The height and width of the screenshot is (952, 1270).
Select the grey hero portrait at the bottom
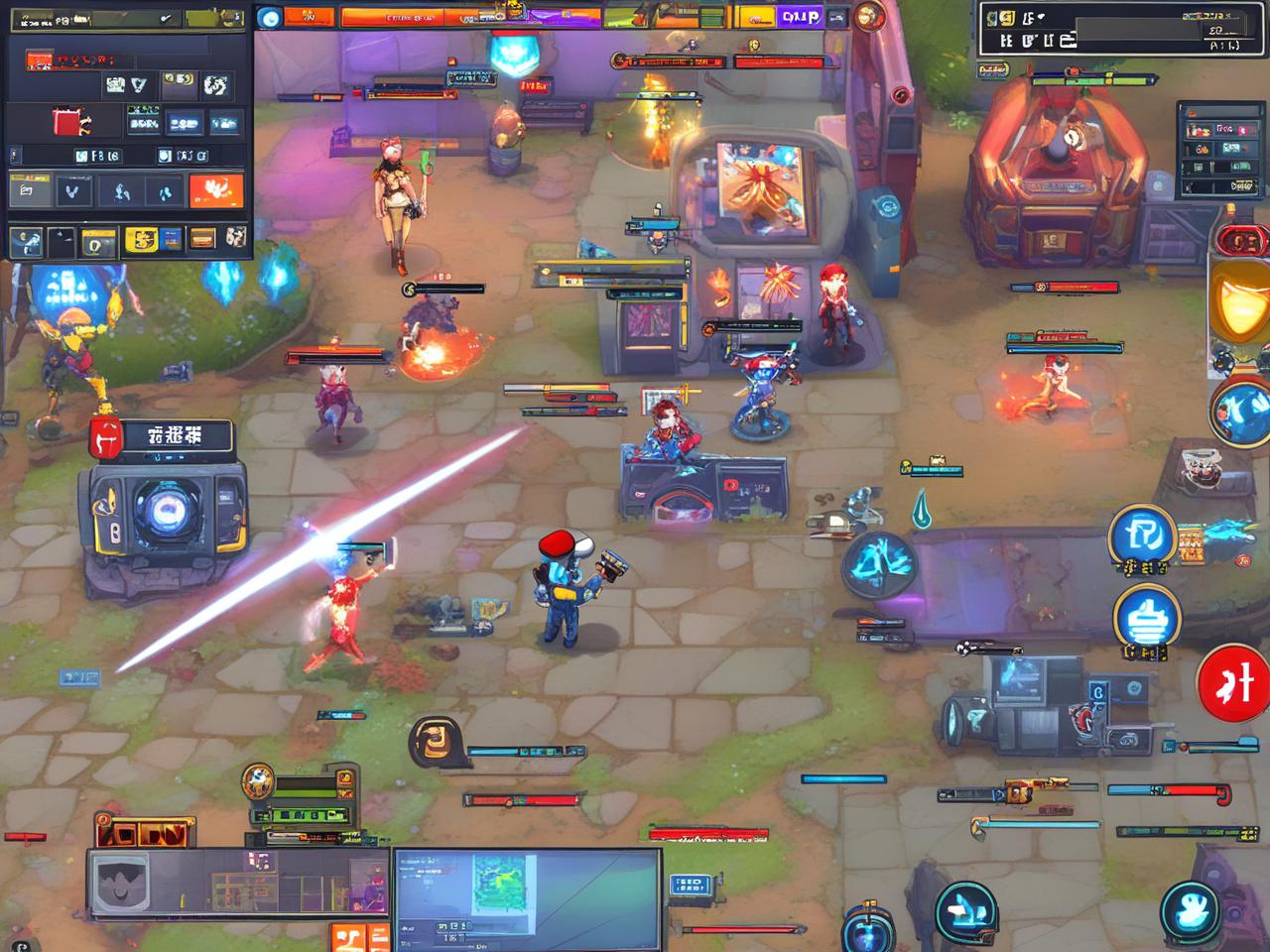(120, 884)
